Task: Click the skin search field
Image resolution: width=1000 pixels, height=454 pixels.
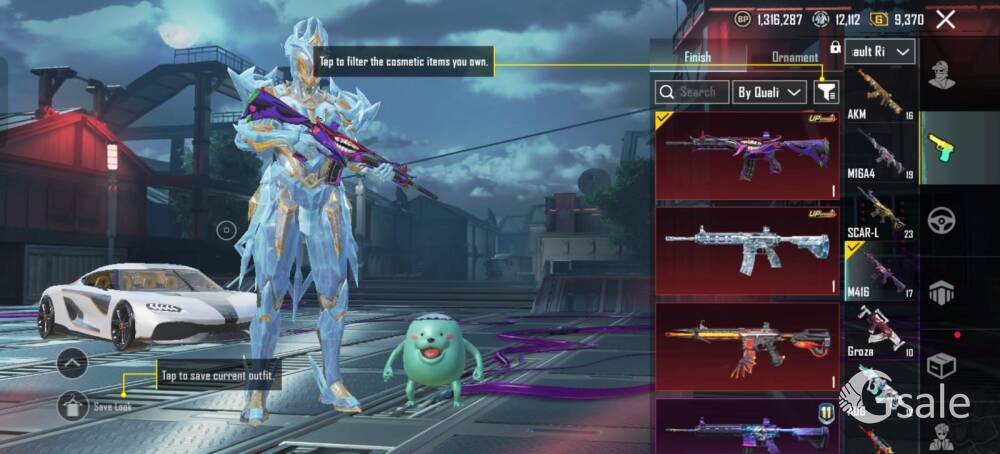Action: point(690,92)
